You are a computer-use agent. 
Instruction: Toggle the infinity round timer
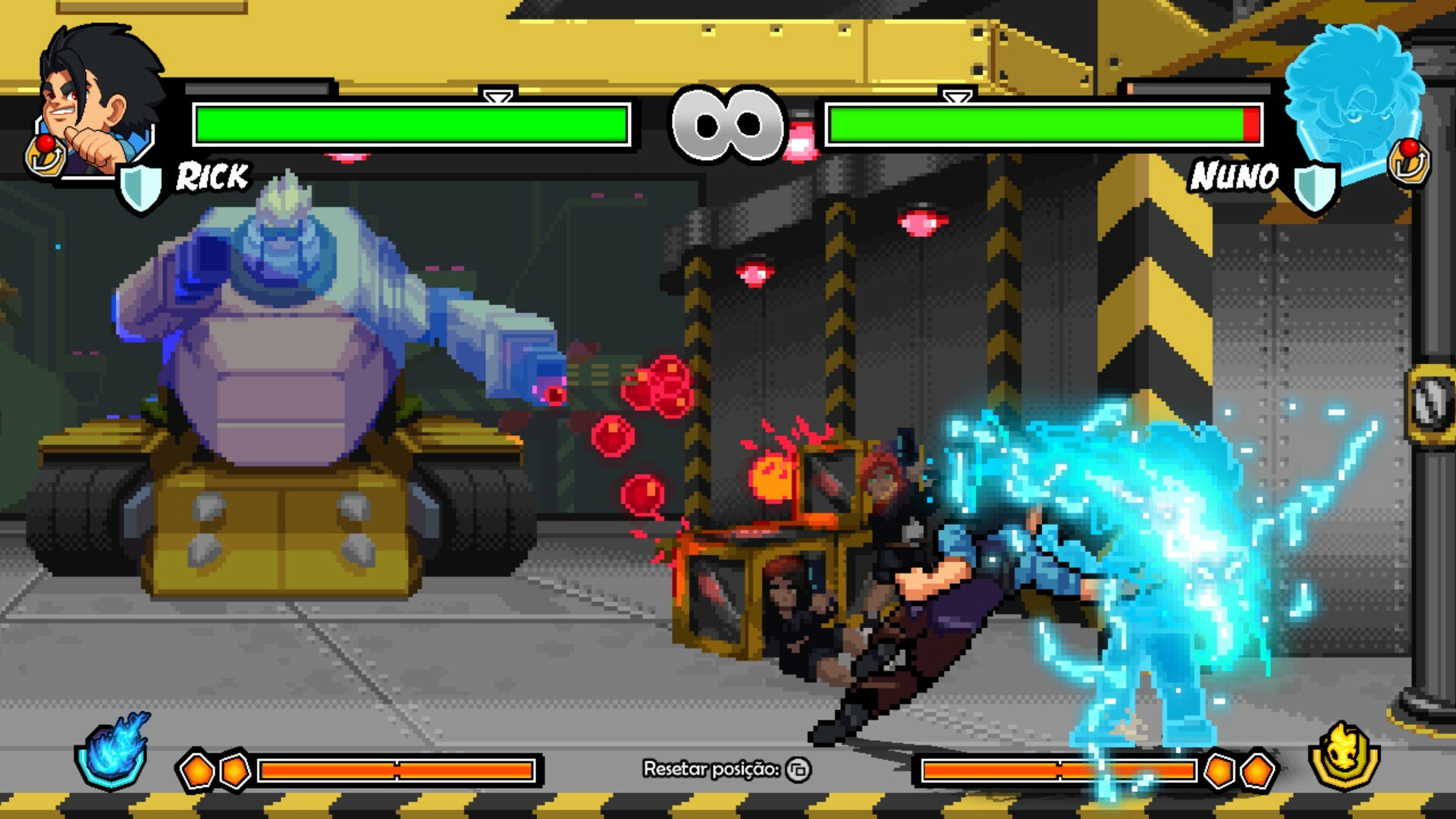click(x=728, y=125)
